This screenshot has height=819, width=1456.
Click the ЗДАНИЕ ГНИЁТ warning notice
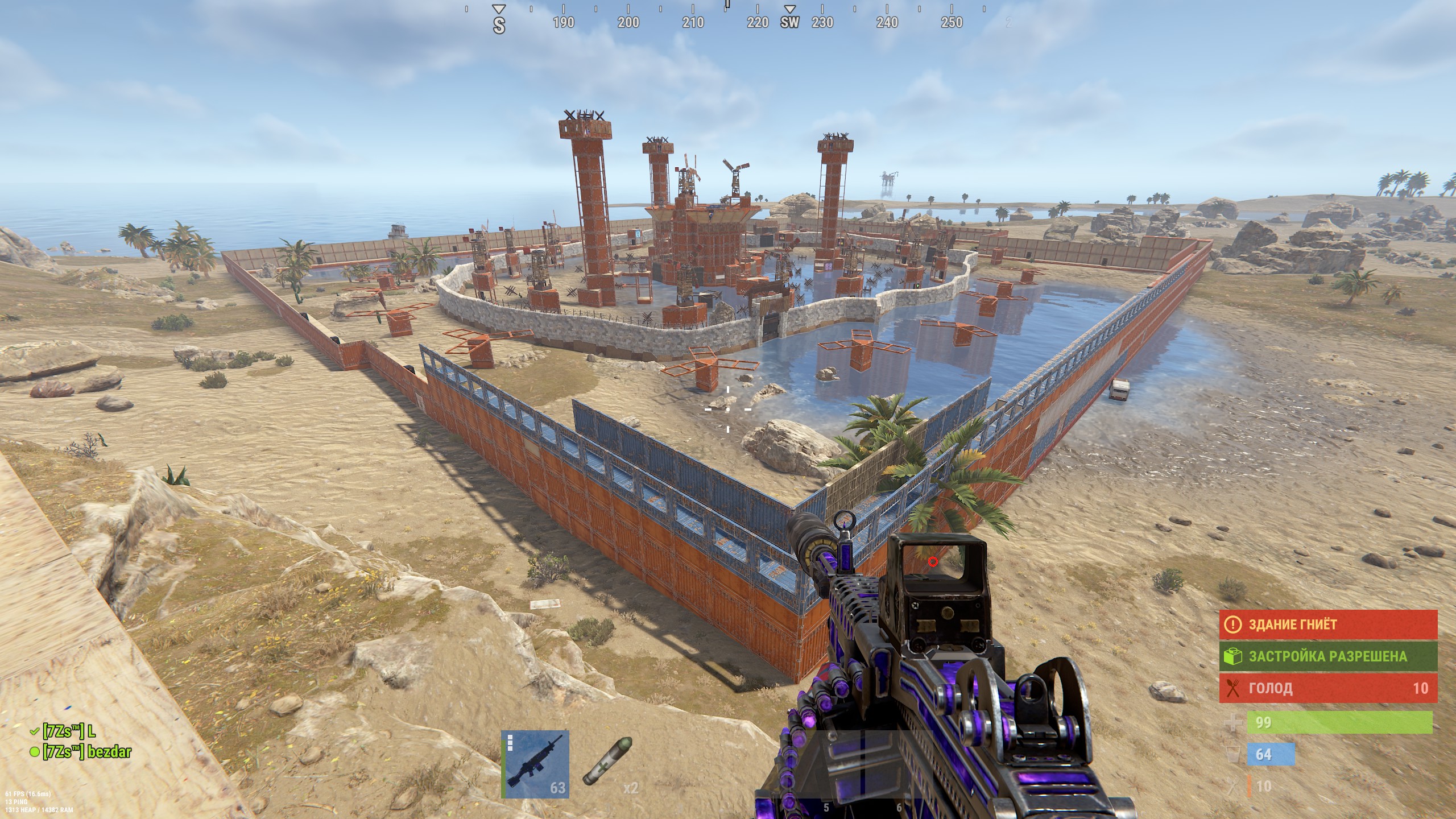(x=1328, y=624)
